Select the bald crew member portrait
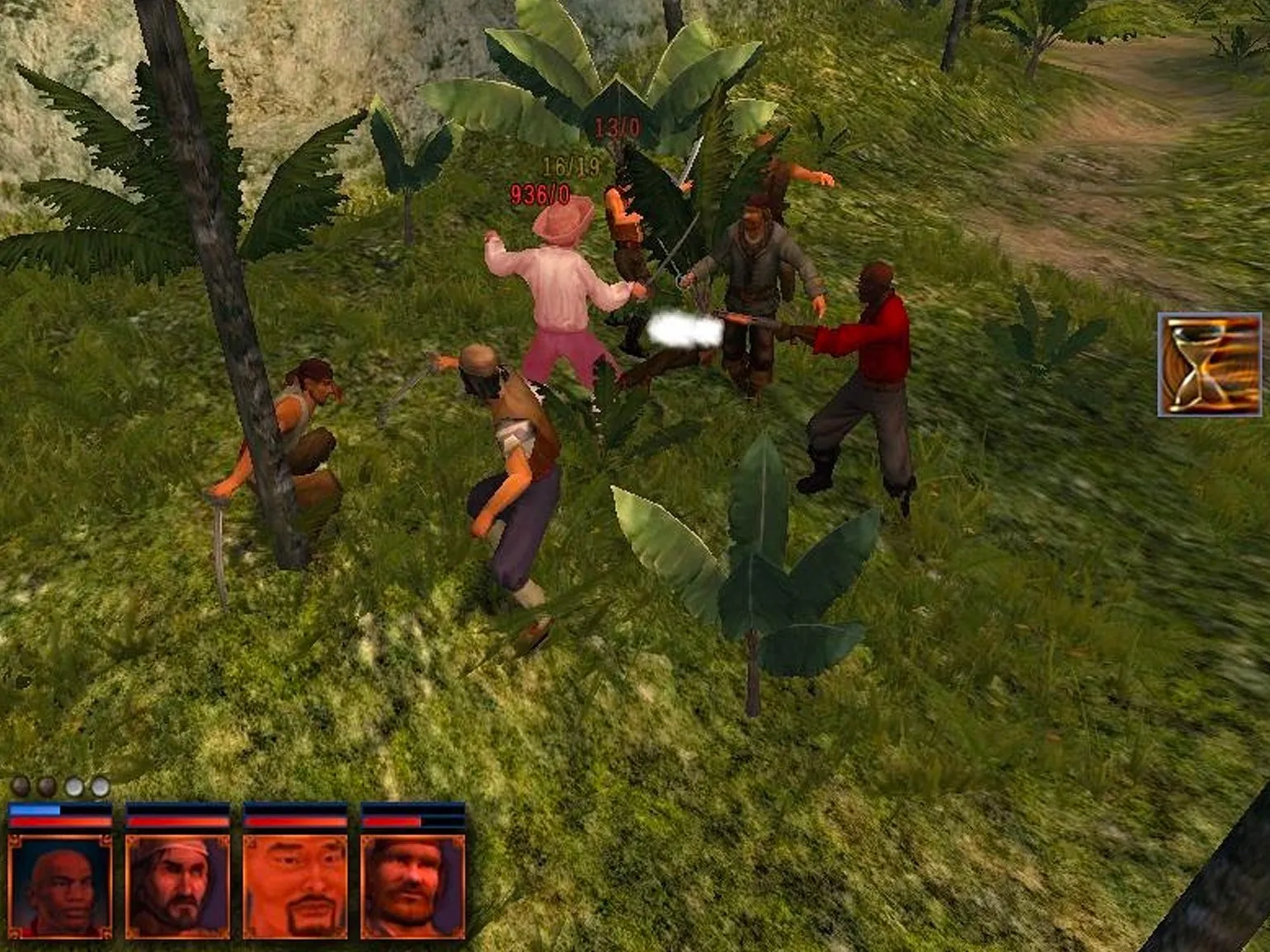 (59, 886)
